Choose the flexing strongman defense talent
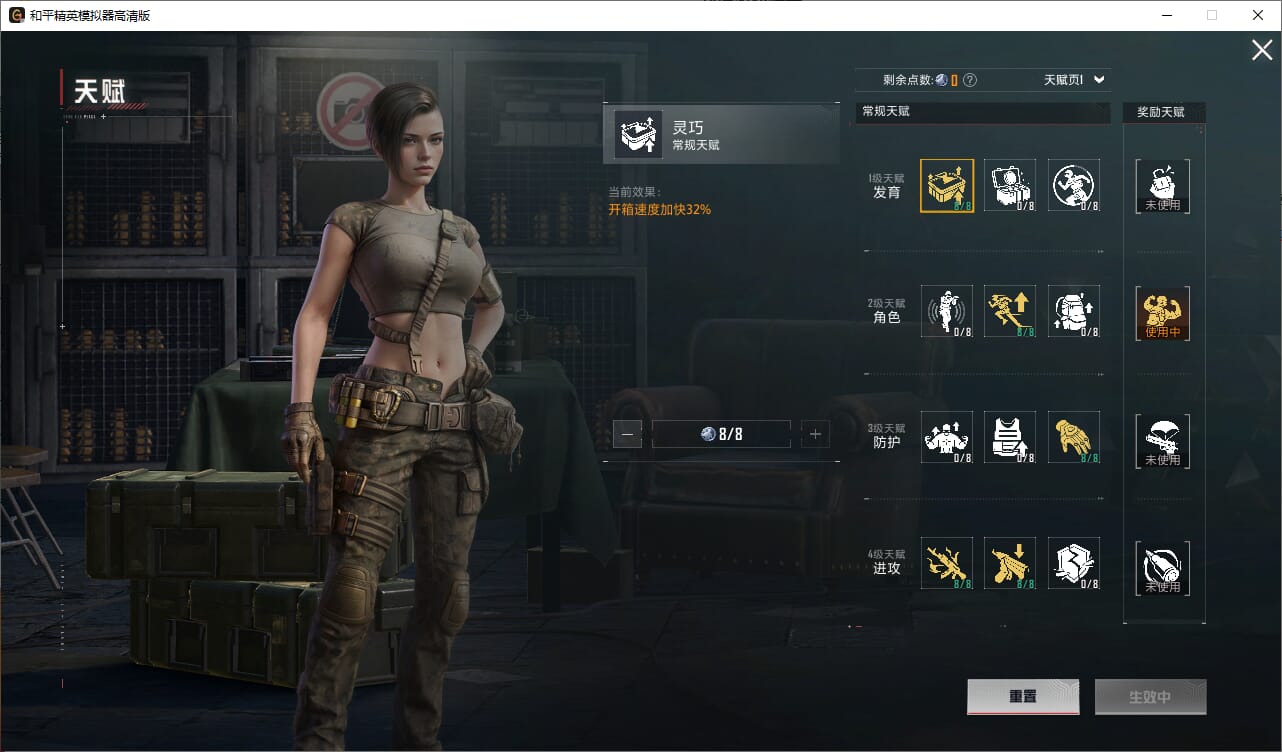1282x752 pixels. [x=946, y=437]
